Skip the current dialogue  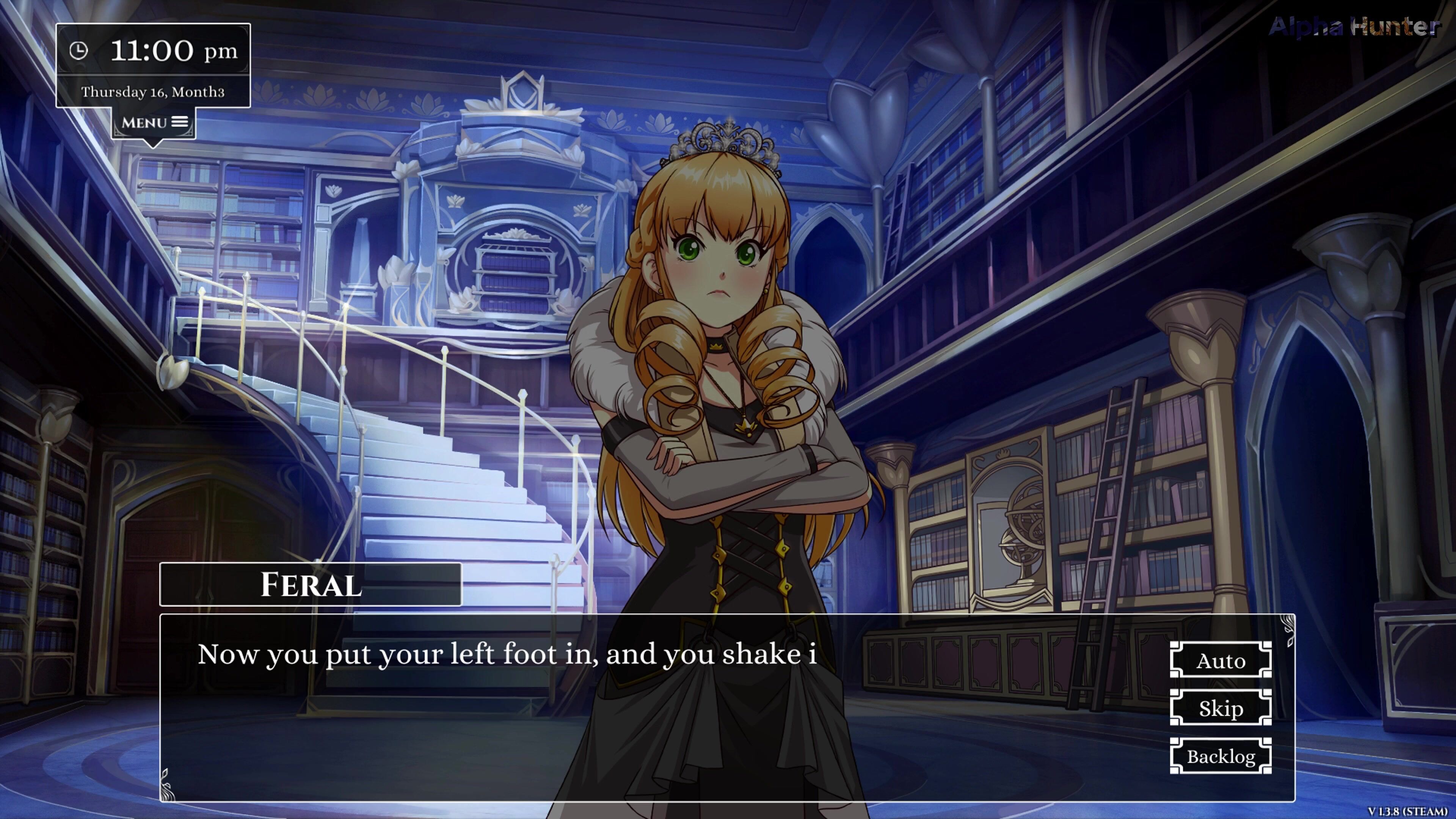tap(1220, 708)
